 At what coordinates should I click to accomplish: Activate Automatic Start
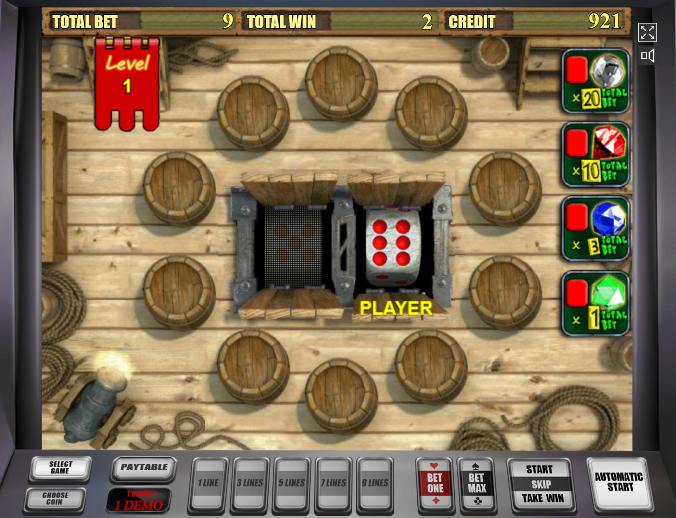(619, 484)
